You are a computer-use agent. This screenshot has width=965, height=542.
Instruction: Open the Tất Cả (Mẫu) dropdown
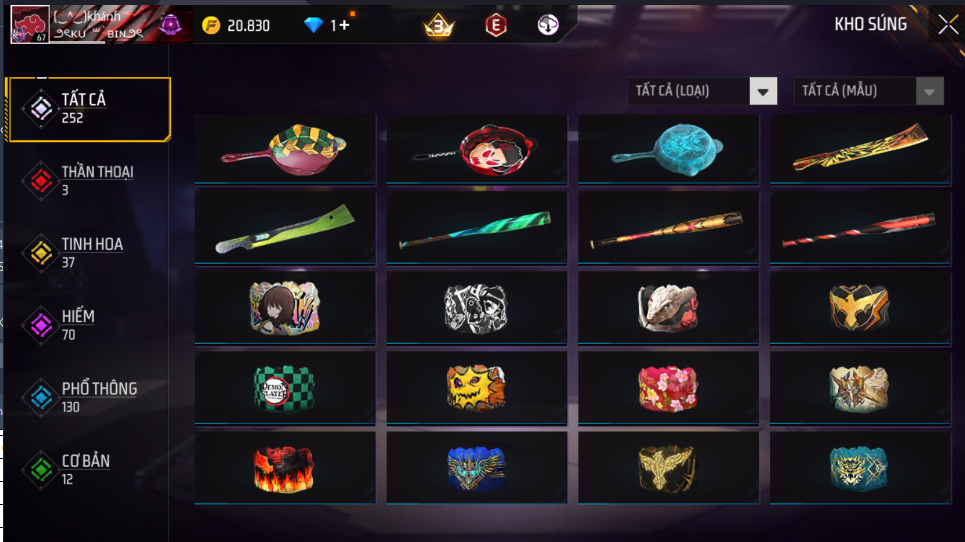click(869, 91)
